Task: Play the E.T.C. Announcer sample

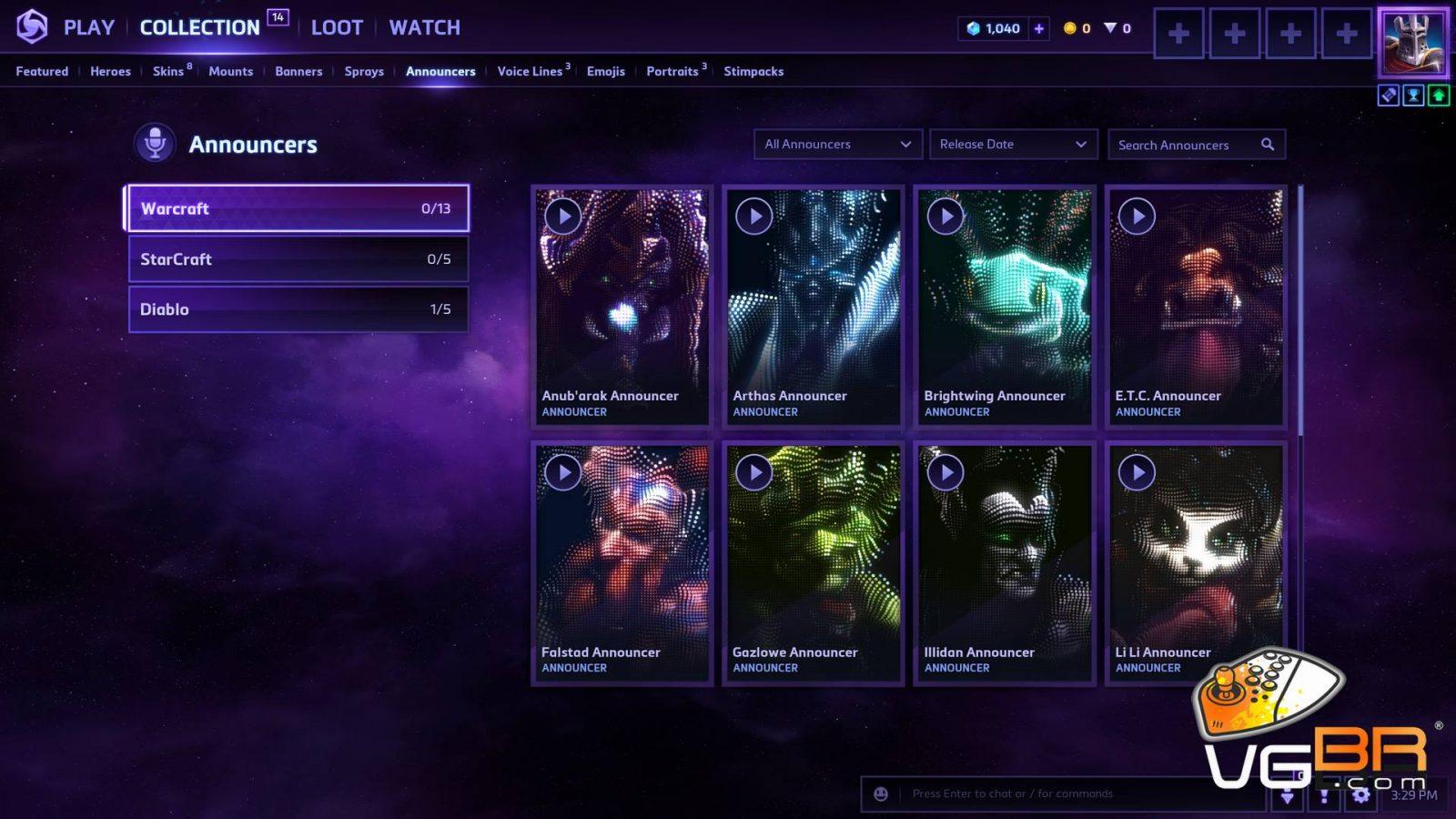Action: click(1137, 217)
